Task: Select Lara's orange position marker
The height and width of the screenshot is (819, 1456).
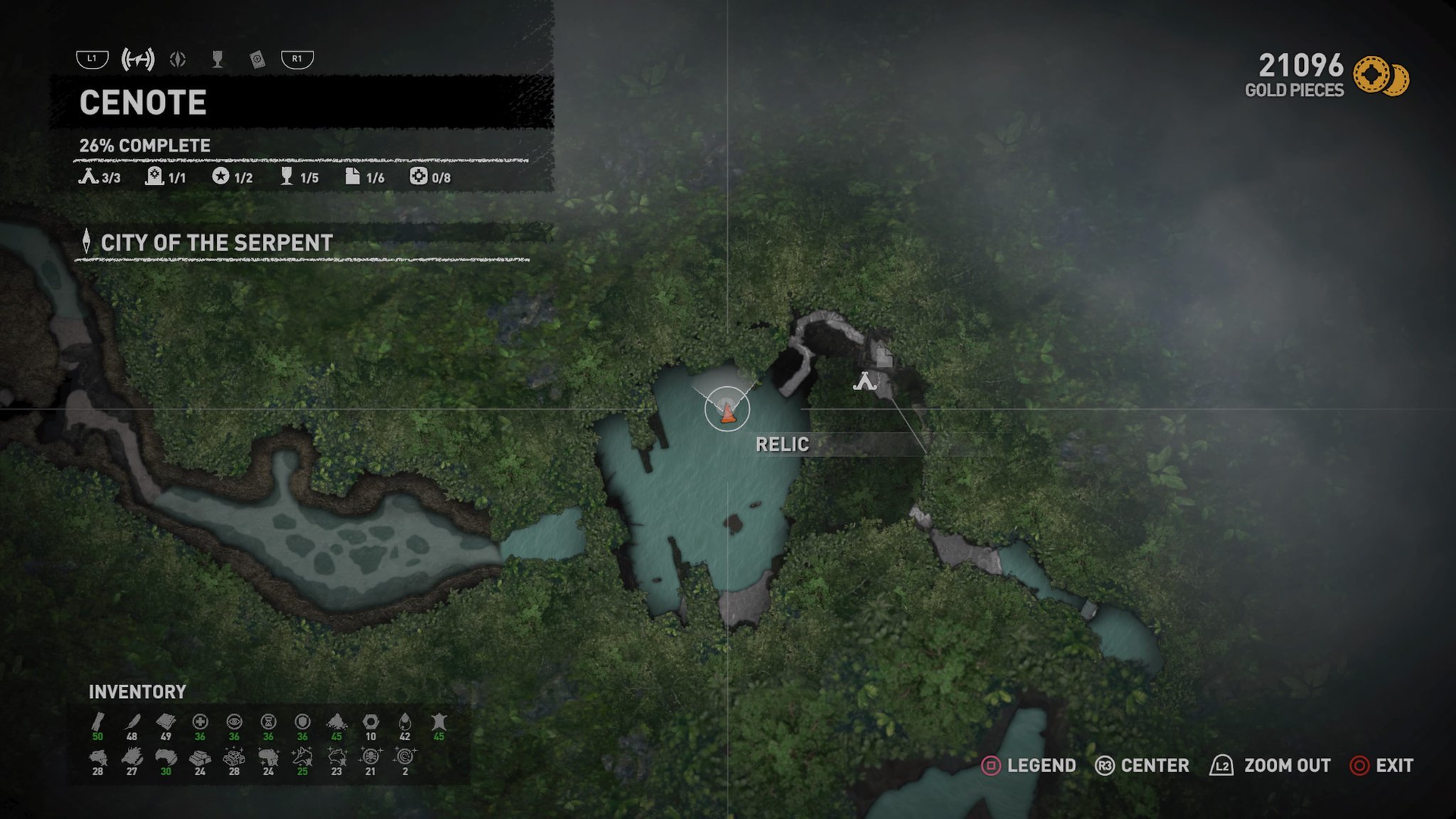Action: tap(727, 412)
